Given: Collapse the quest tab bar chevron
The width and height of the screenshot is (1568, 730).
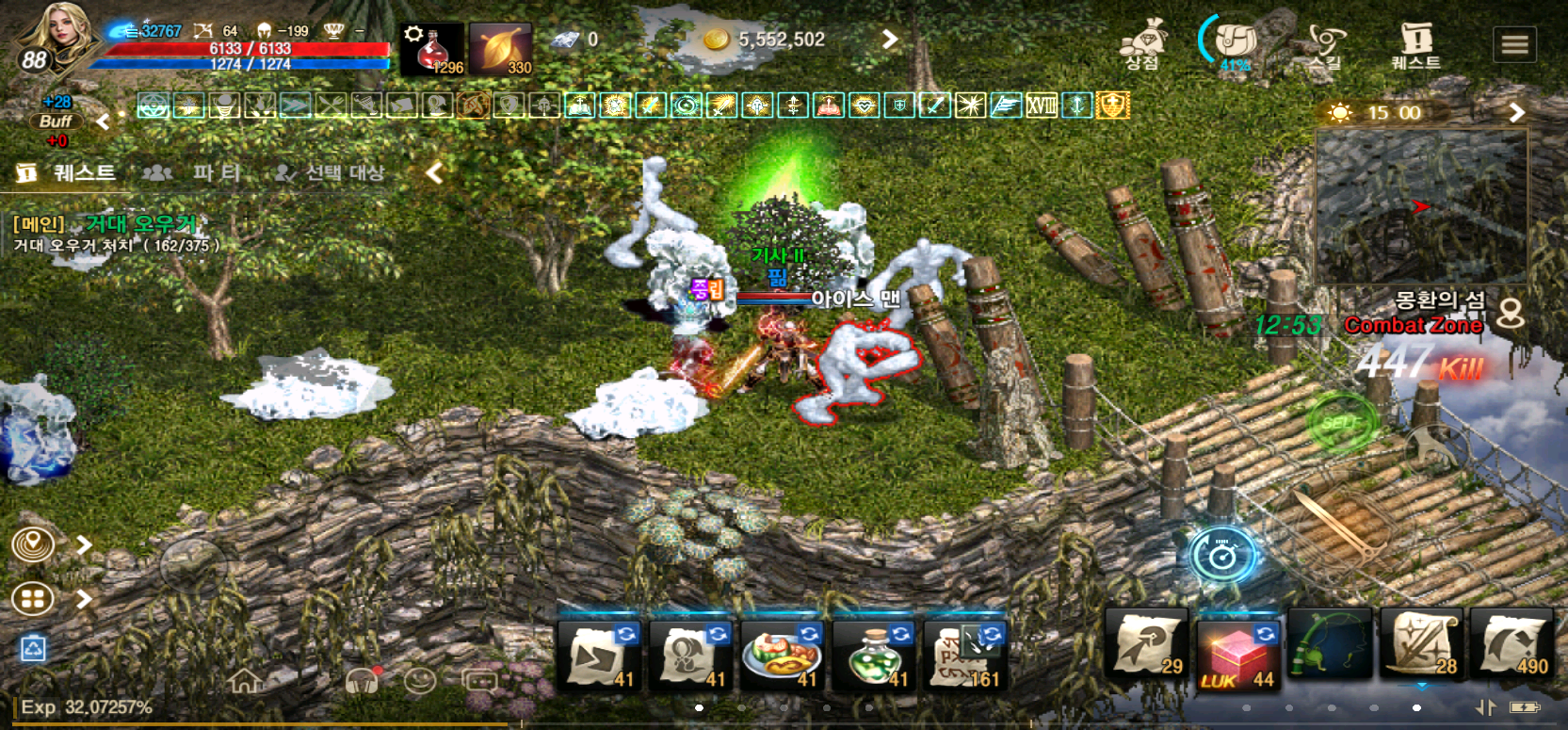Looking at the screenshot, I should 433,172.
